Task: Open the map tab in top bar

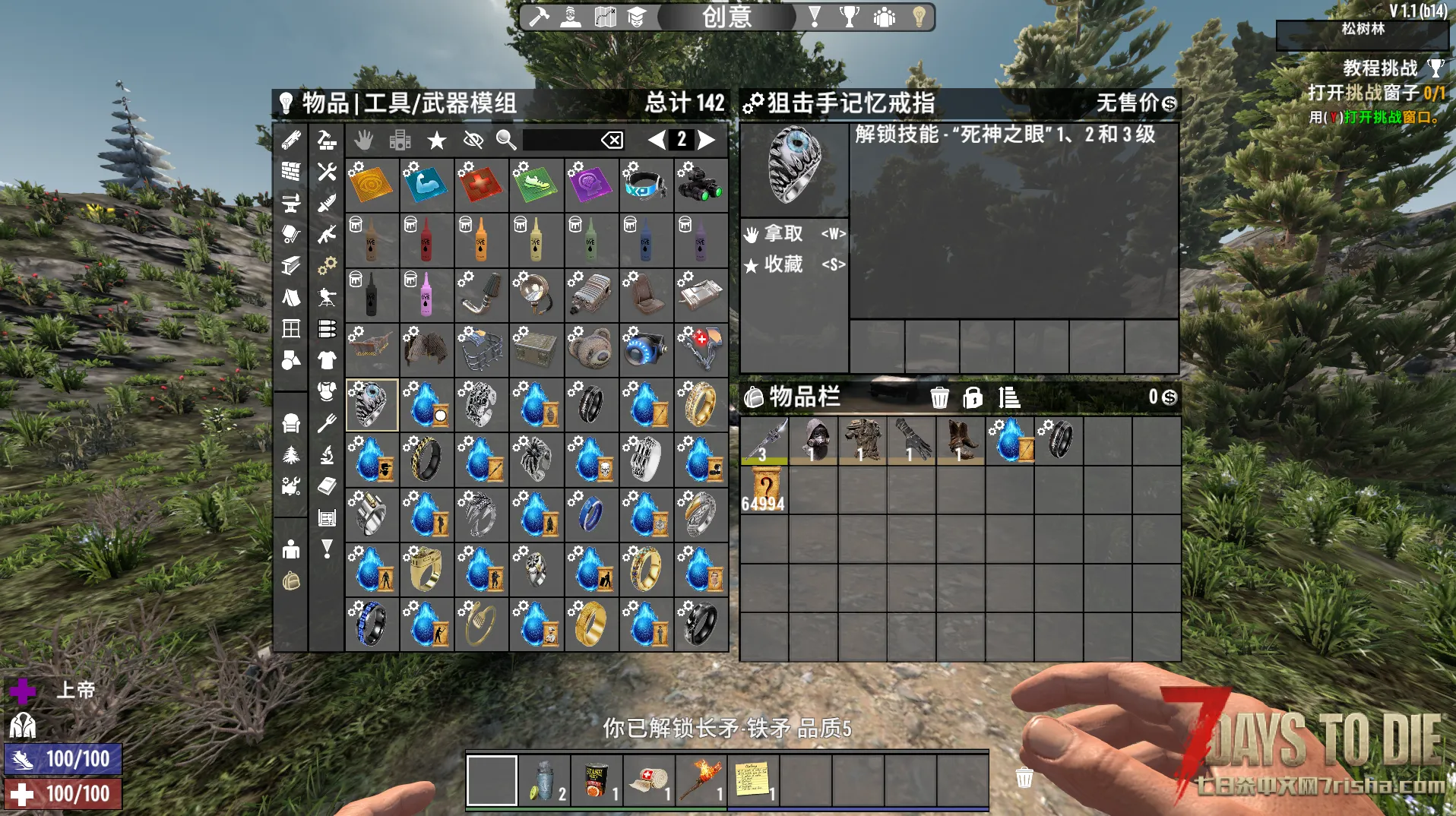Action: click(605, 17)
